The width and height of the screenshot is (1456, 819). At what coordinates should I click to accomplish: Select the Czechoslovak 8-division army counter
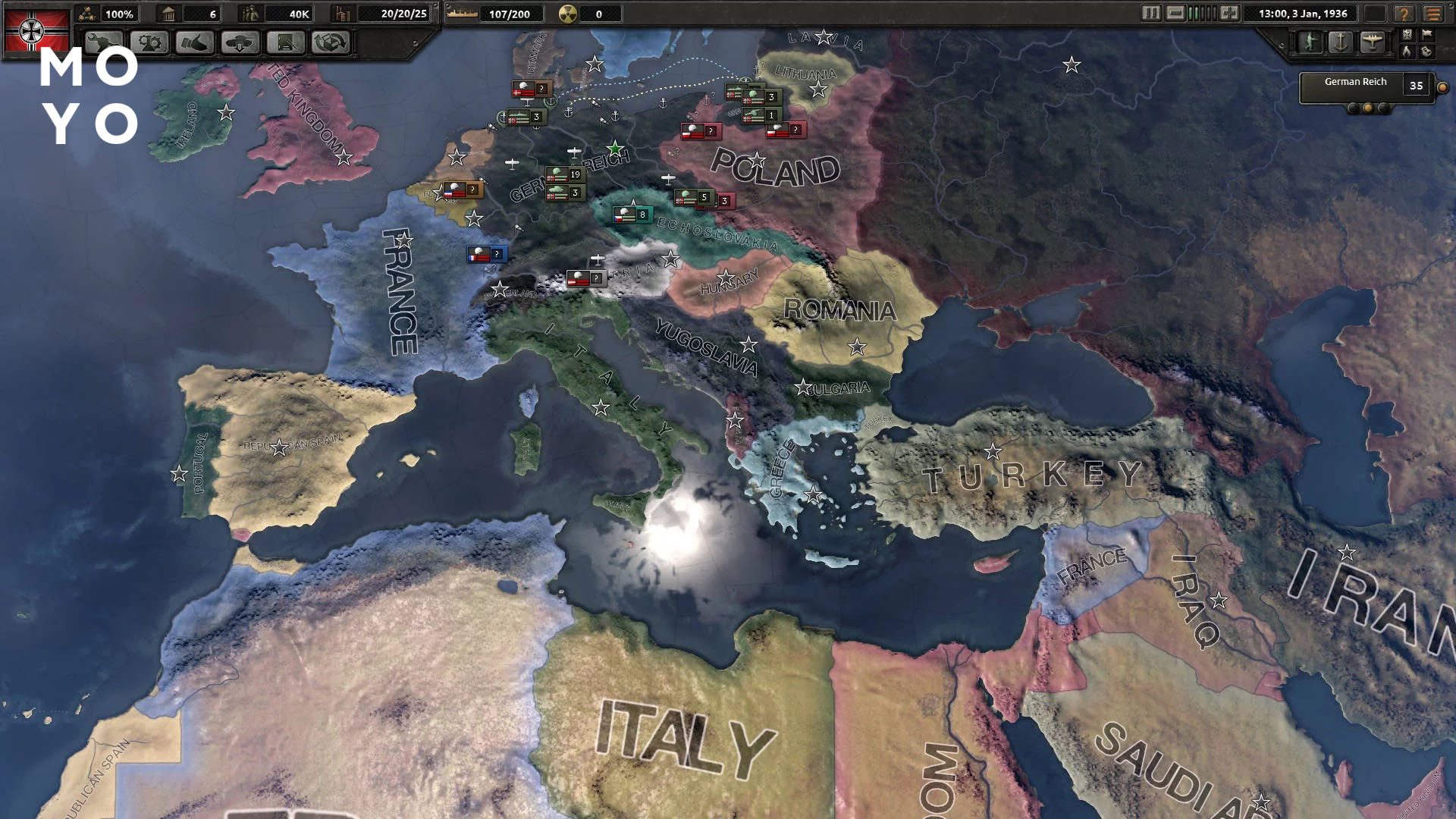coord(632,215)
